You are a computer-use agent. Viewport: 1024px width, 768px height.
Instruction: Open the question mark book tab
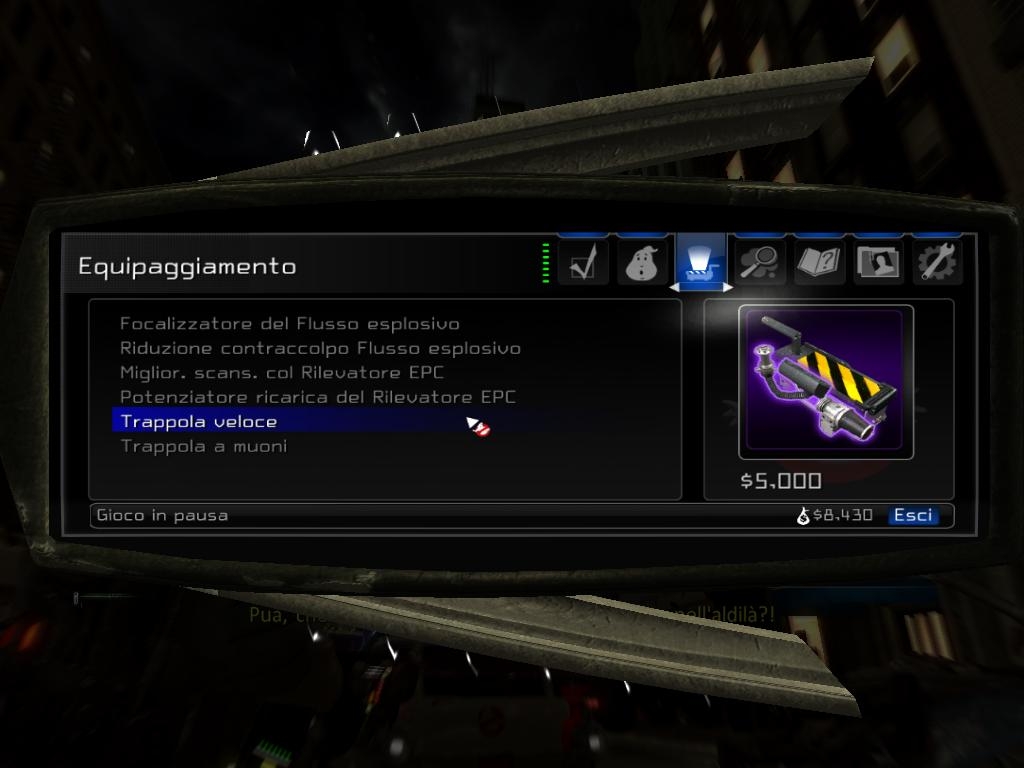[x=819, y=264]
